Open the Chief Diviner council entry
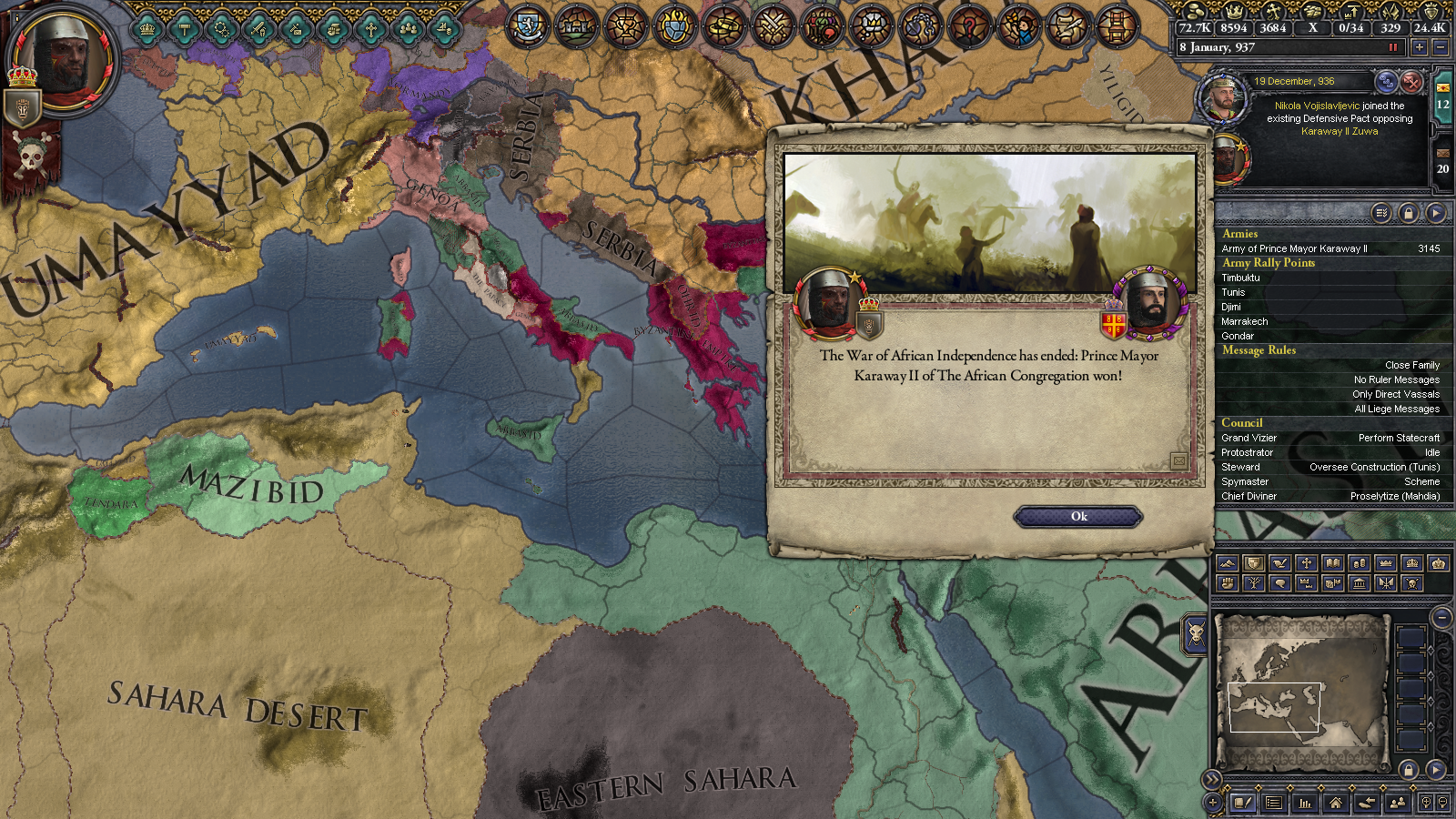Screen dimensions: 1456x819 tap(1249, 496)
